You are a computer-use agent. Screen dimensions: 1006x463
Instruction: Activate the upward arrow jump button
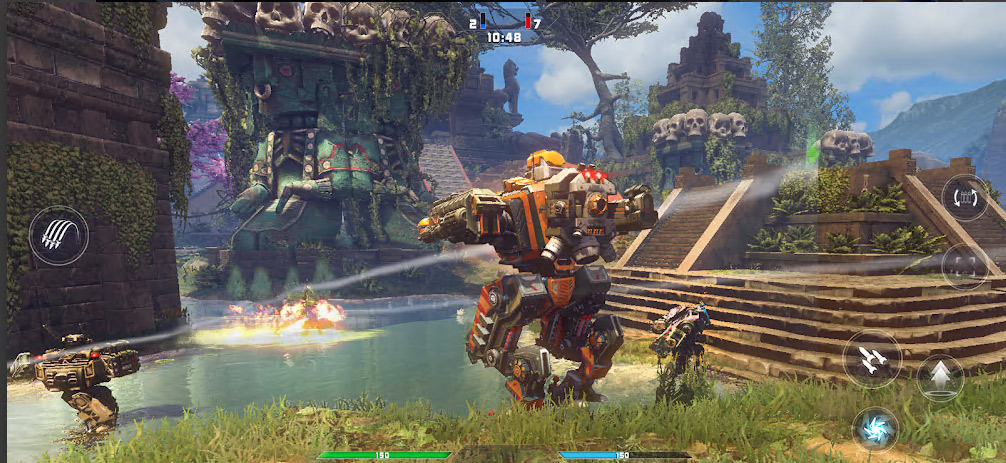click(x=940, y=377)
